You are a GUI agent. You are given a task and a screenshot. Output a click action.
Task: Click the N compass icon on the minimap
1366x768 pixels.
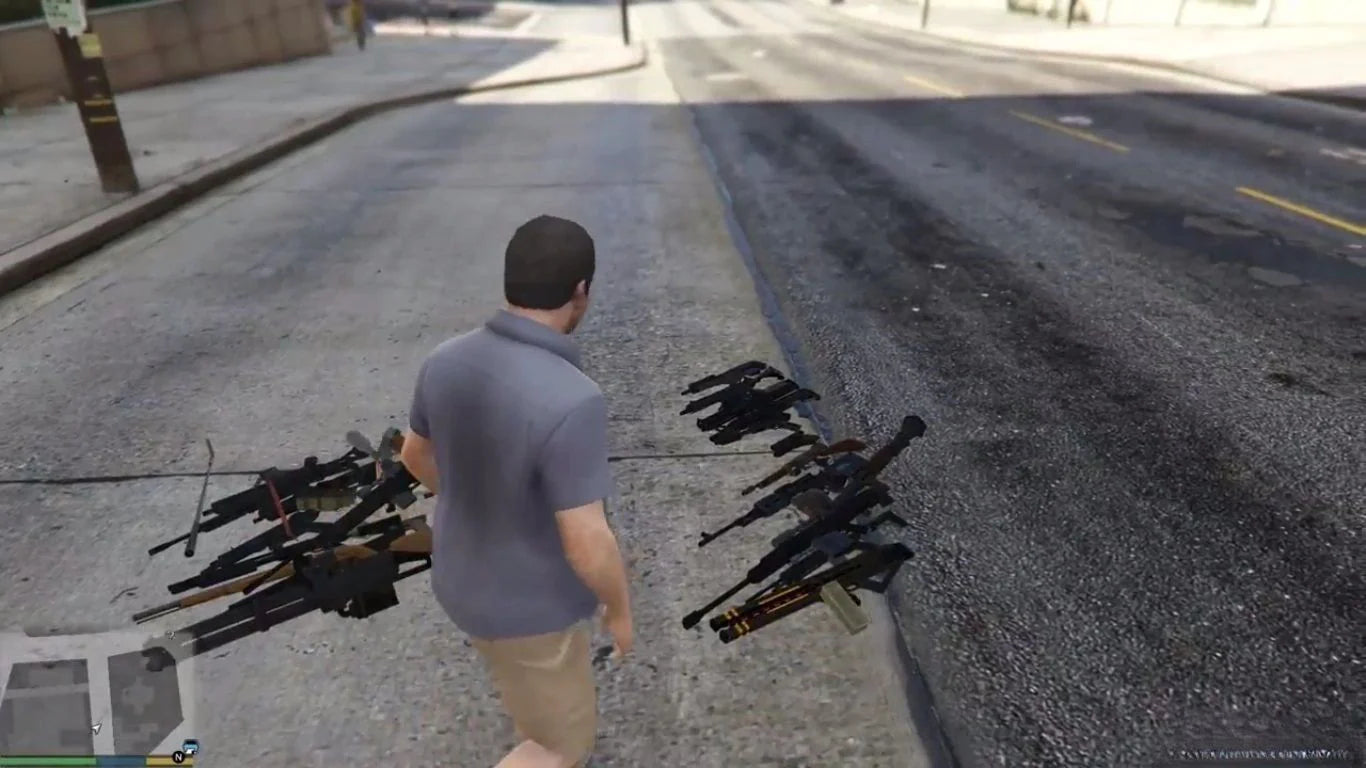[x=178, y=757]
